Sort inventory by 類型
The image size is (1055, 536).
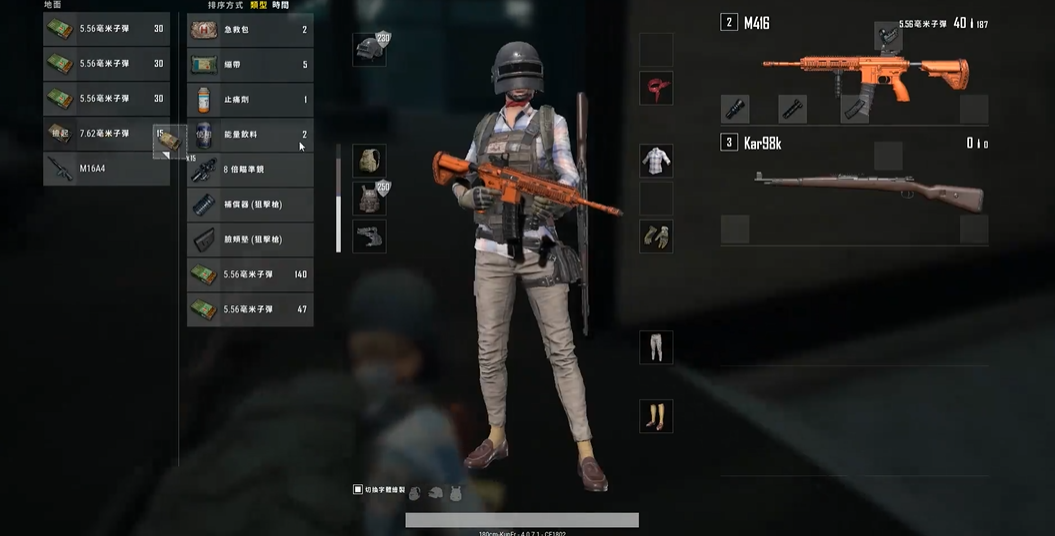(259, 6)
